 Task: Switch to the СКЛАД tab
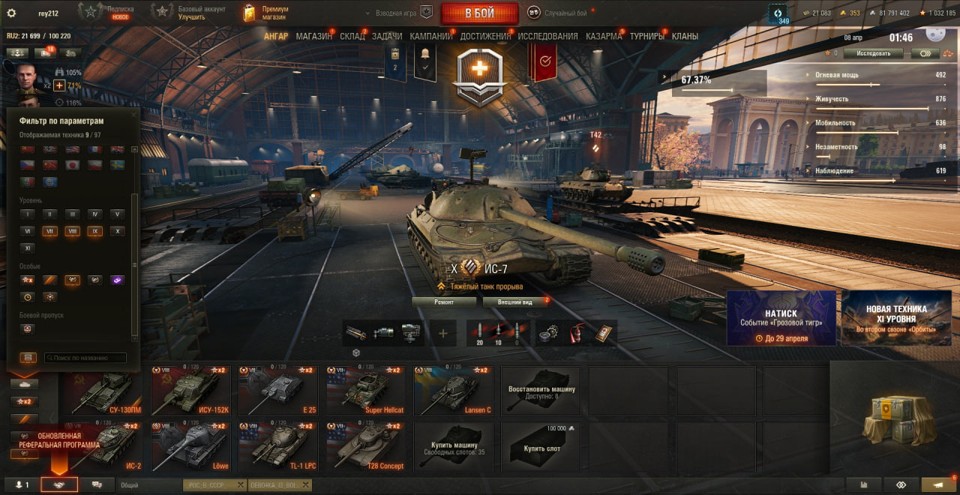point(352,36)
